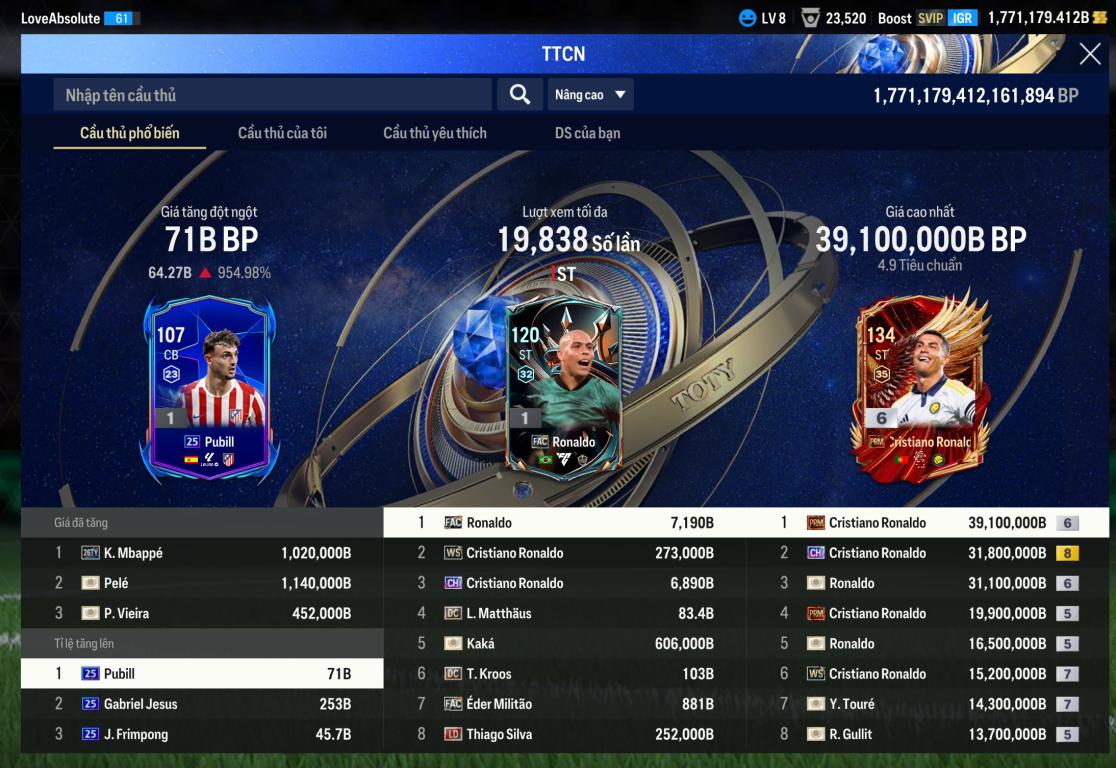
Task: Select the L. Matthäus row
Action: (565, 613)
